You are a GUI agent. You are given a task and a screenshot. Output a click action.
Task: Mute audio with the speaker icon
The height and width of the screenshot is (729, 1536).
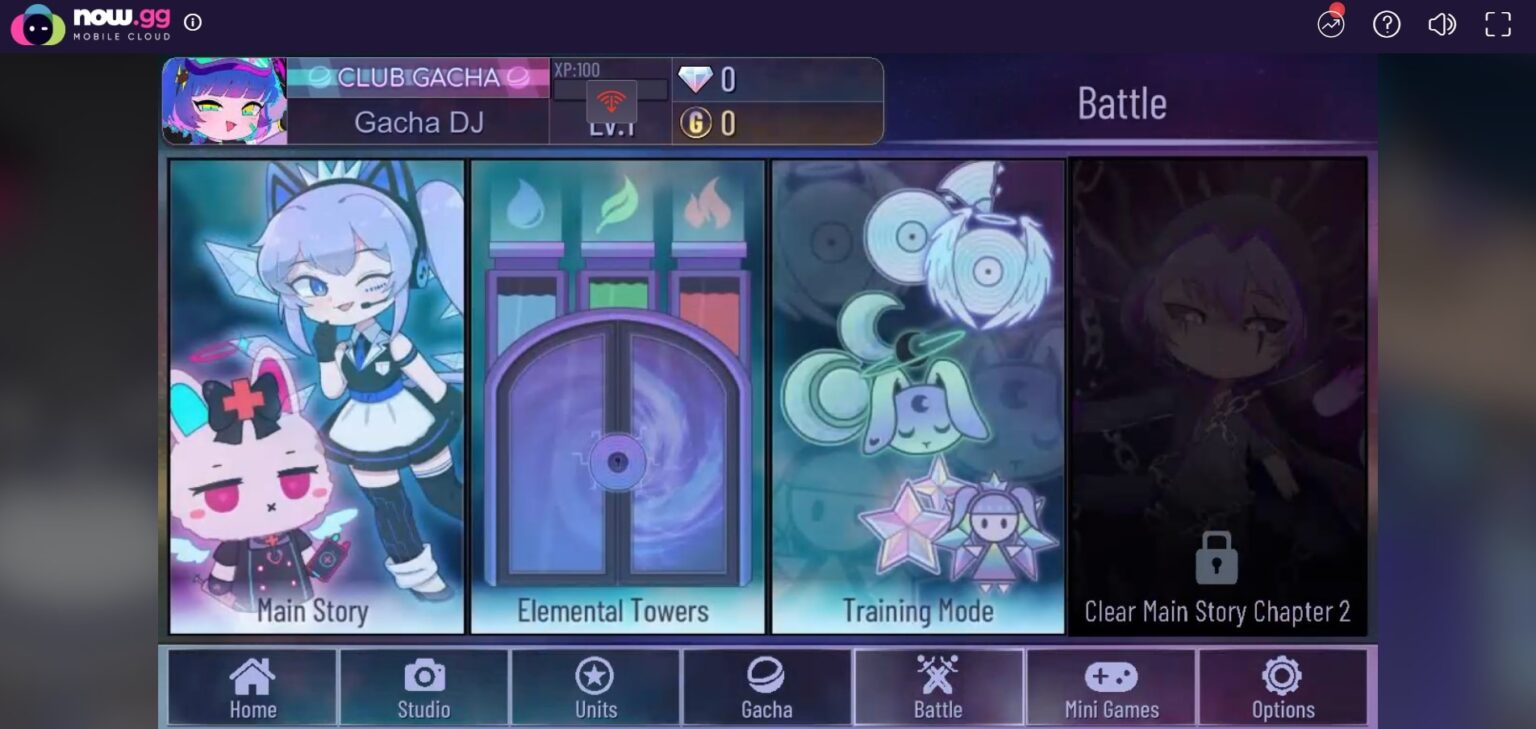[1442, 25]
